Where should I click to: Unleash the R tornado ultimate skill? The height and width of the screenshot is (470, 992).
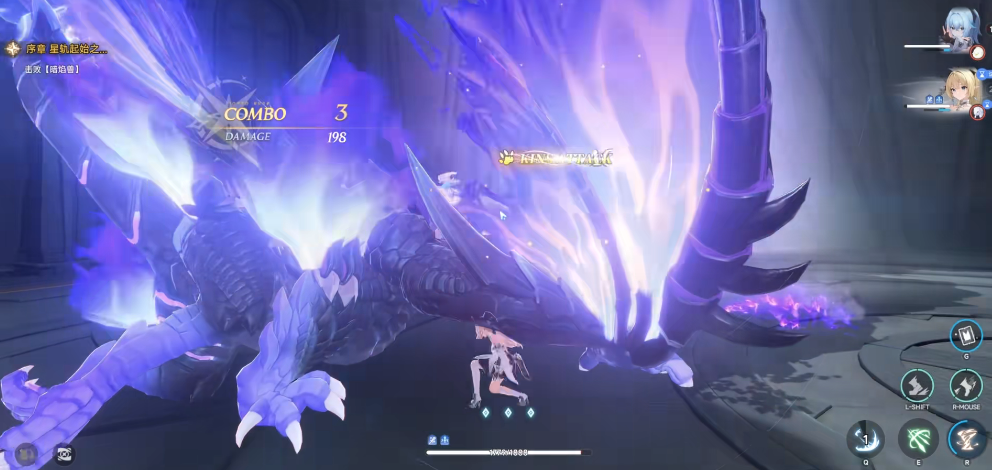[x=967, y=438]
